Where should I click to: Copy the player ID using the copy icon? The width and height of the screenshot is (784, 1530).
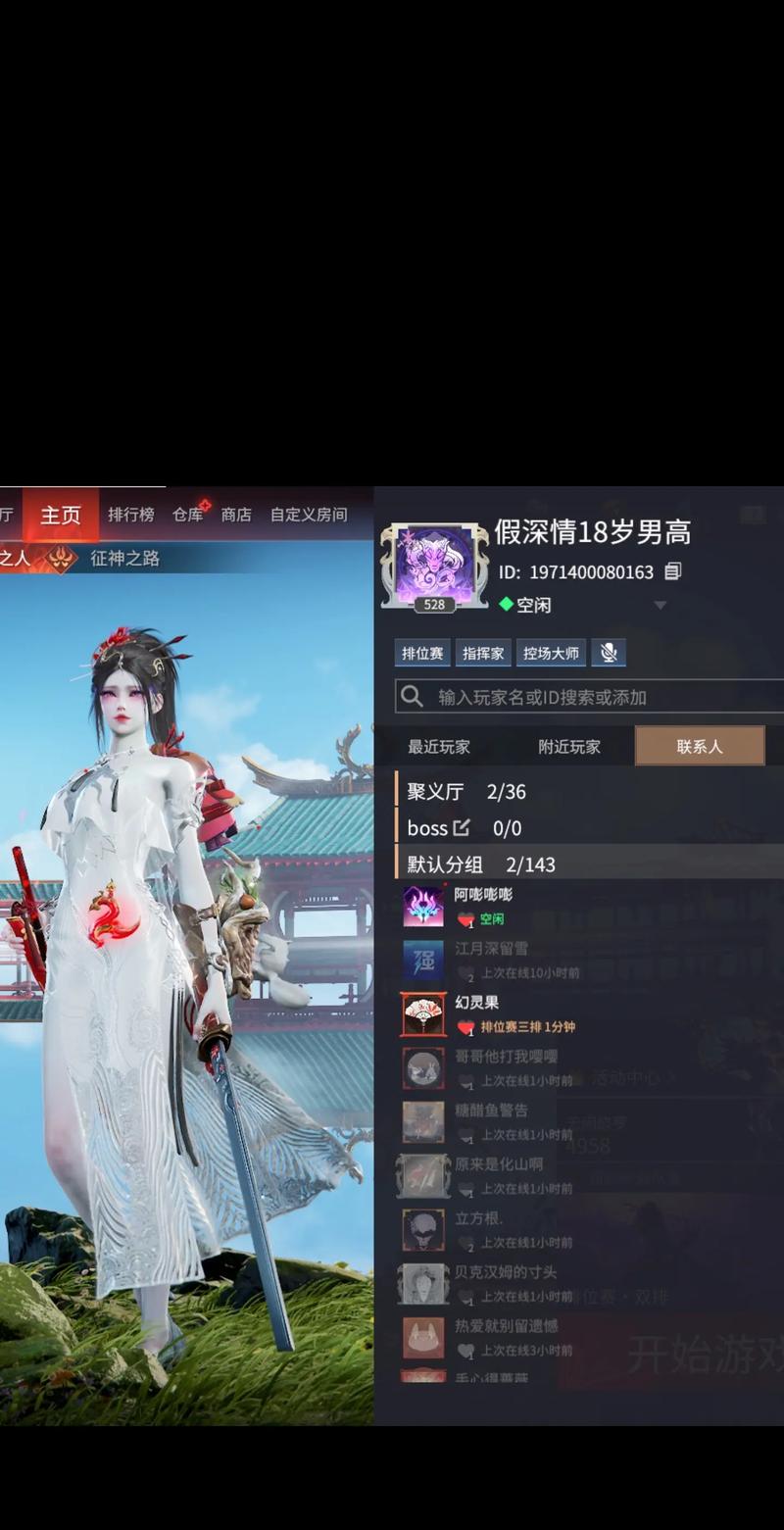coord(672,571)
